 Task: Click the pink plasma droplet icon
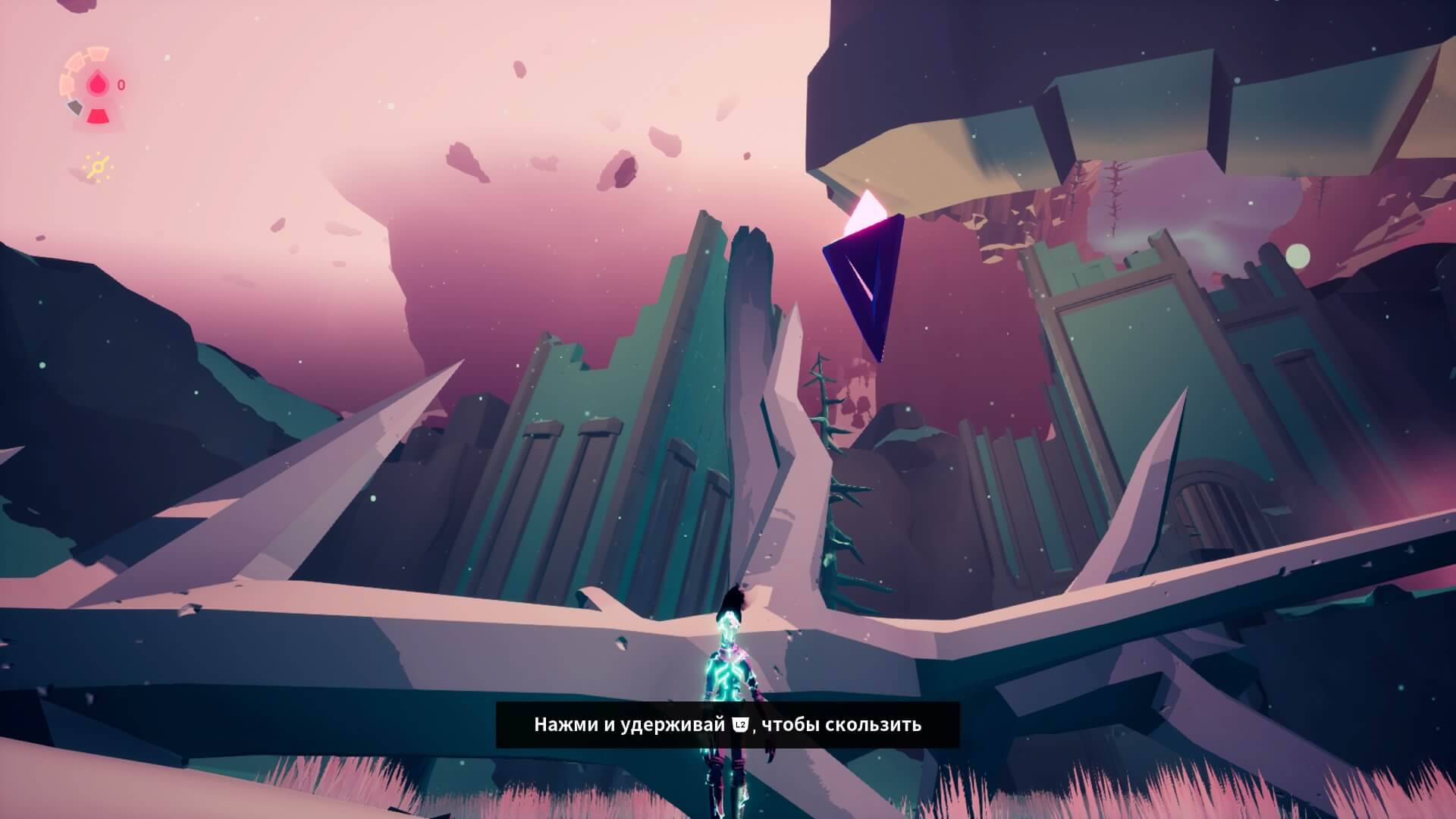point(97,85)
